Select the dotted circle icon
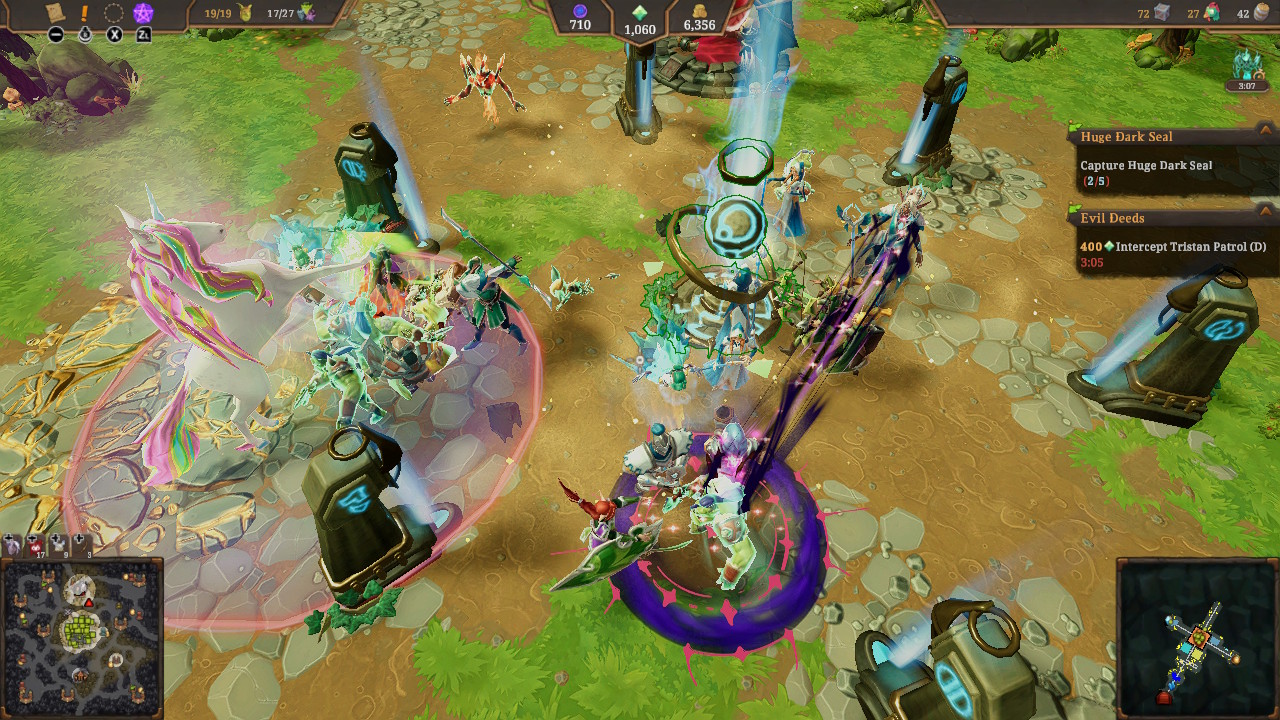 tap(115, 14)
